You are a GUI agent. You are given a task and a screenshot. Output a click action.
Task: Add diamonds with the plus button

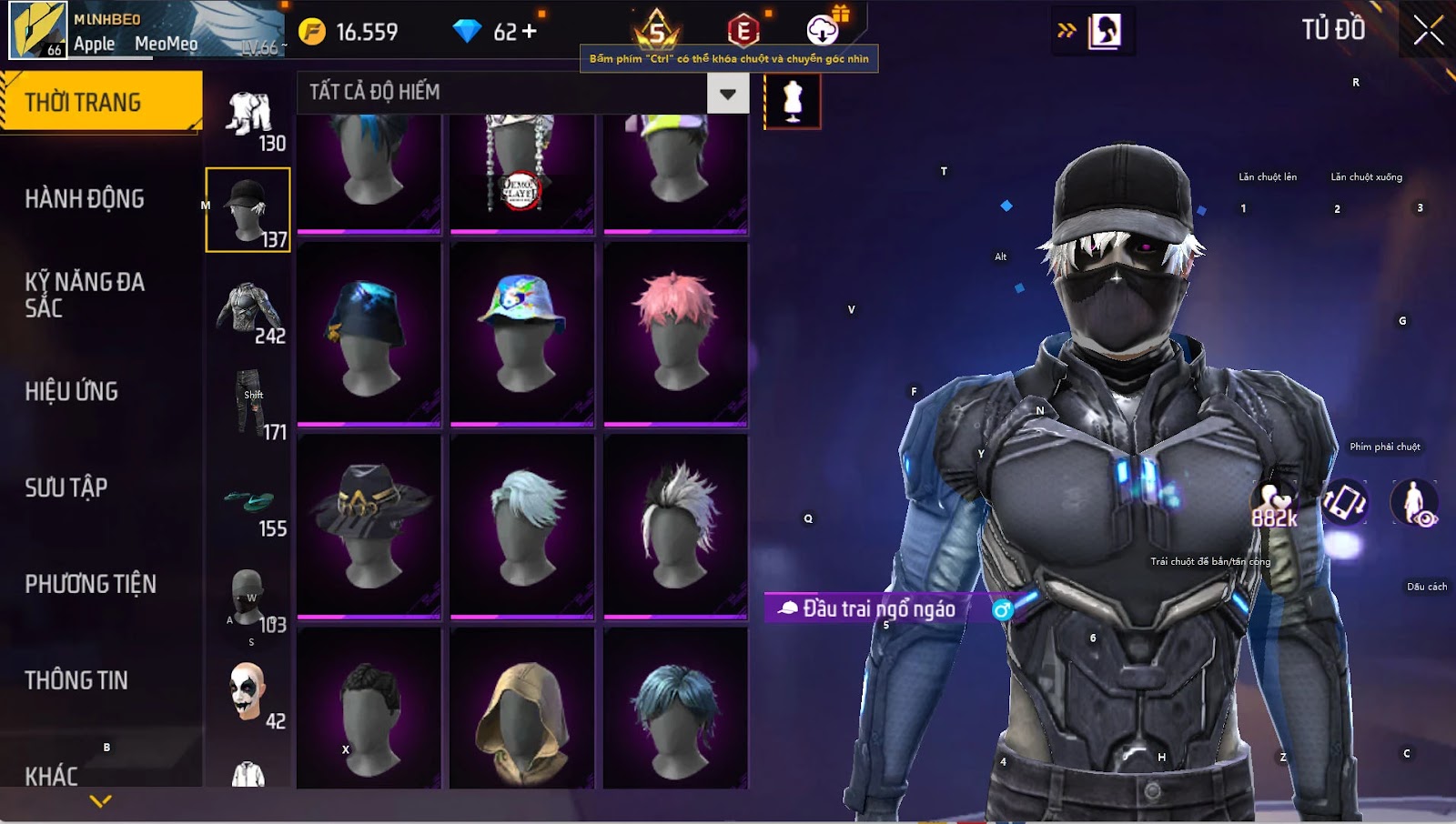(529, 32)
